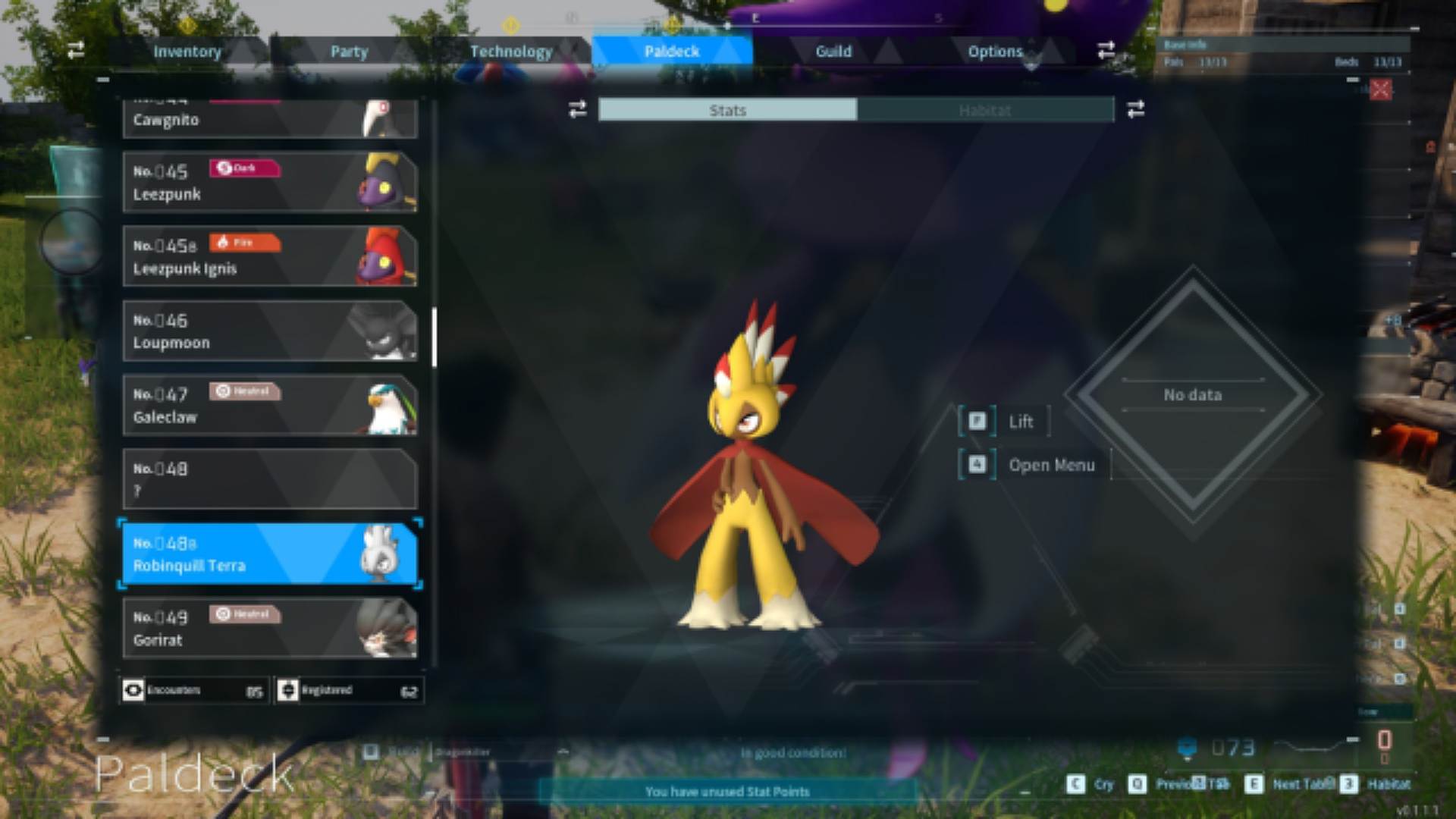
Task: Choose Leezpunk in the Paldeck list
Action: pos(269,182)
